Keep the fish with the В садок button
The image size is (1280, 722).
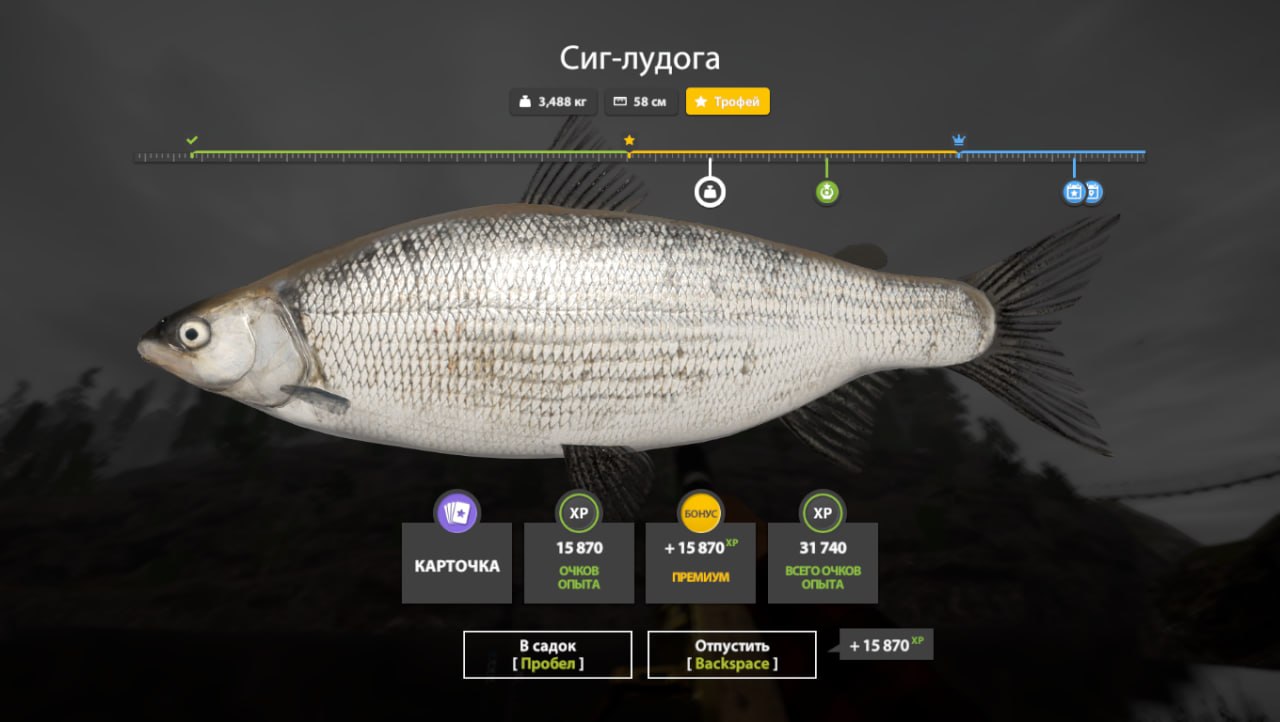[547, 654]
